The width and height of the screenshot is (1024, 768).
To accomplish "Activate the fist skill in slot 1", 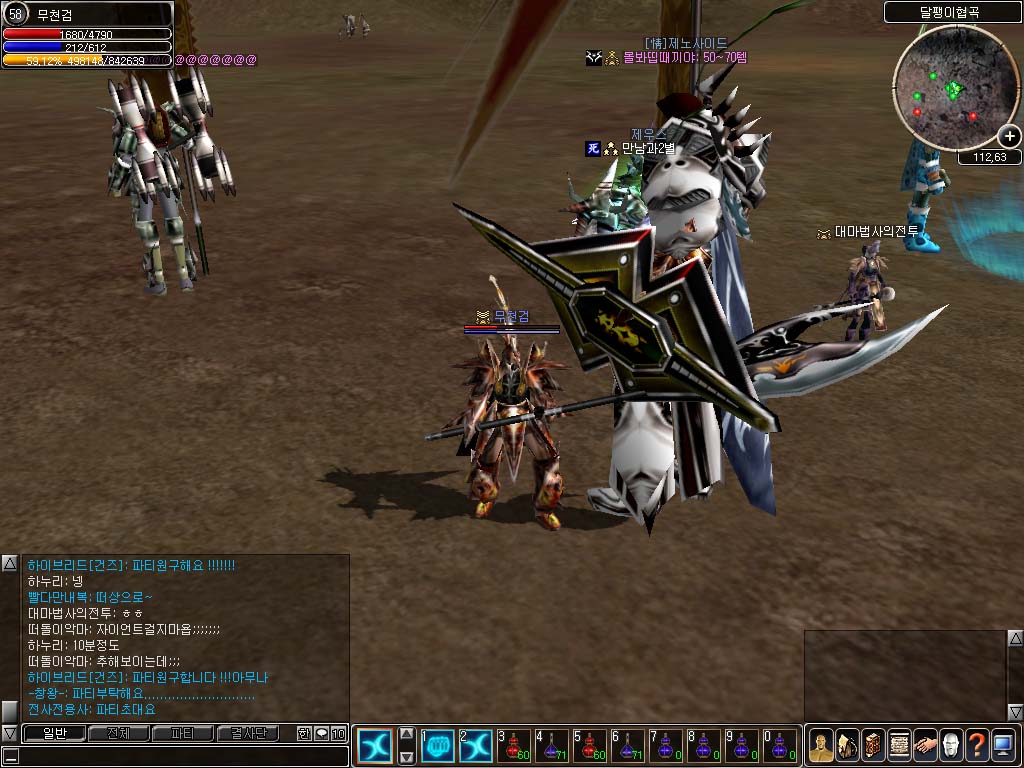I will tap(437, 745).
